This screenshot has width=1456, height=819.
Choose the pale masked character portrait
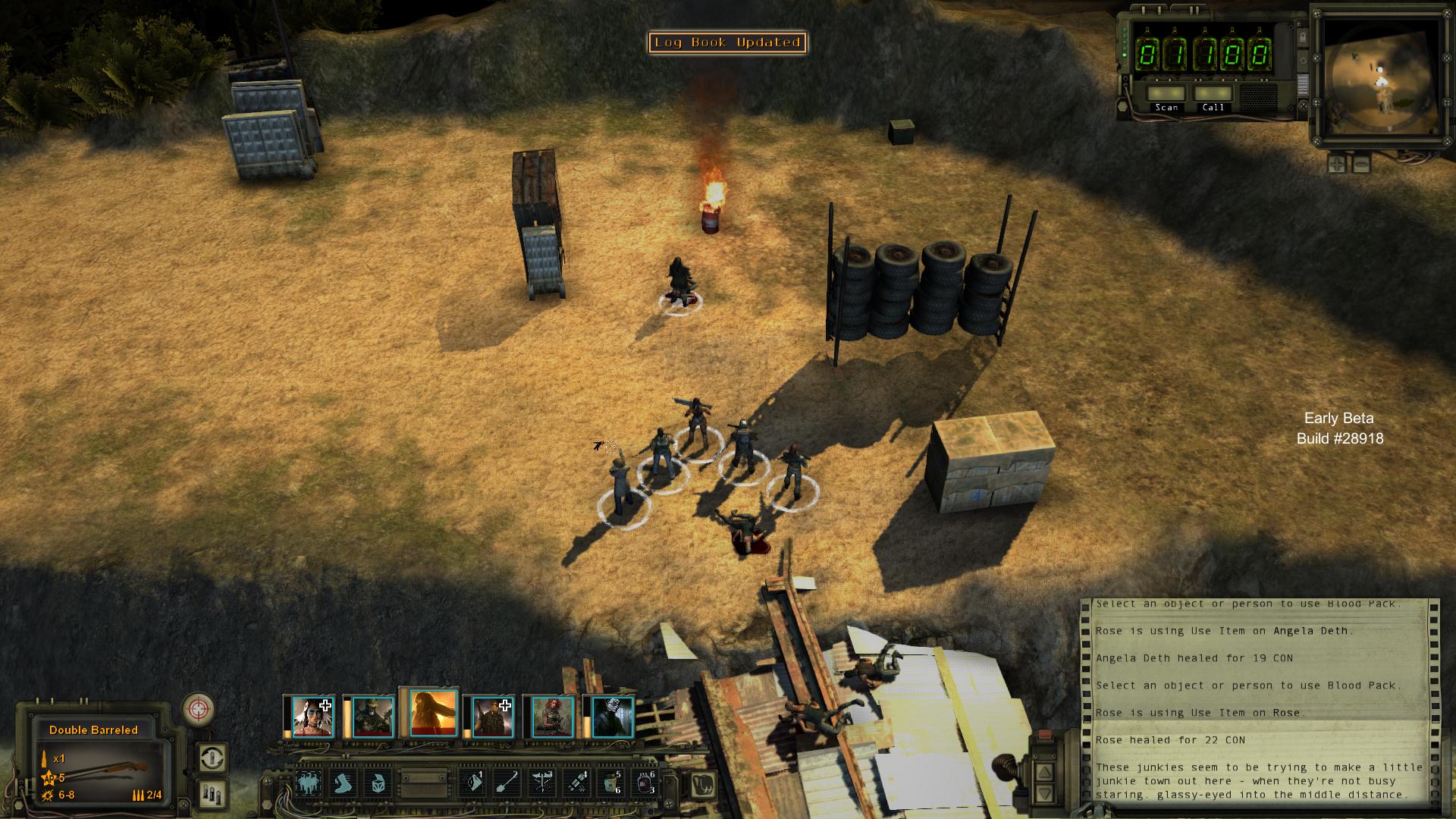point(611,717)
